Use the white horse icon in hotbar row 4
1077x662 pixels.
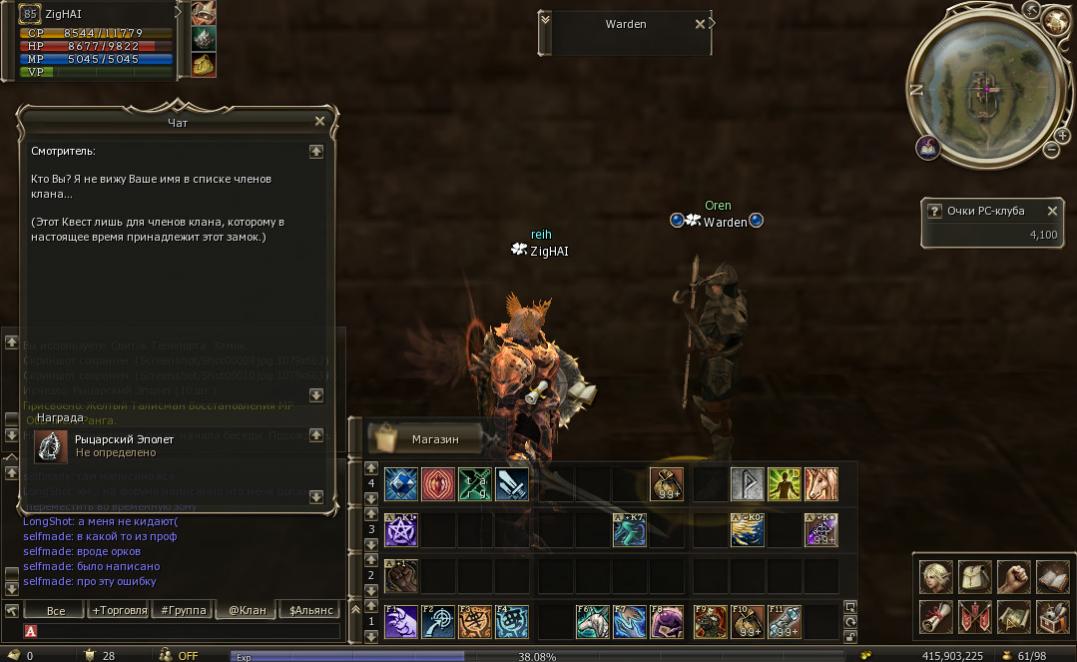(822, 485)
